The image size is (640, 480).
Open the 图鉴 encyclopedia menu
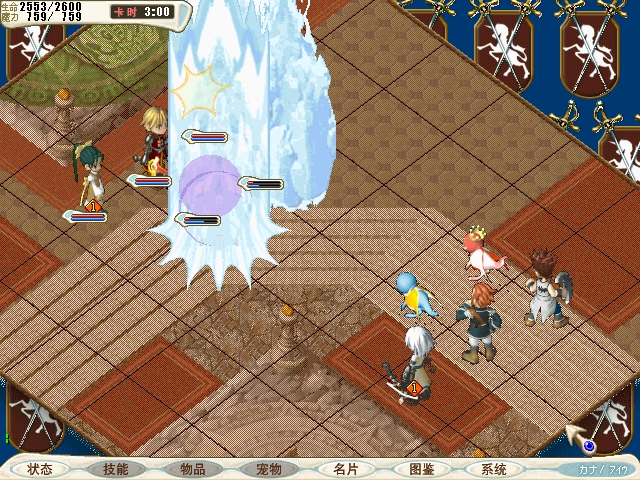click(420, 468)
